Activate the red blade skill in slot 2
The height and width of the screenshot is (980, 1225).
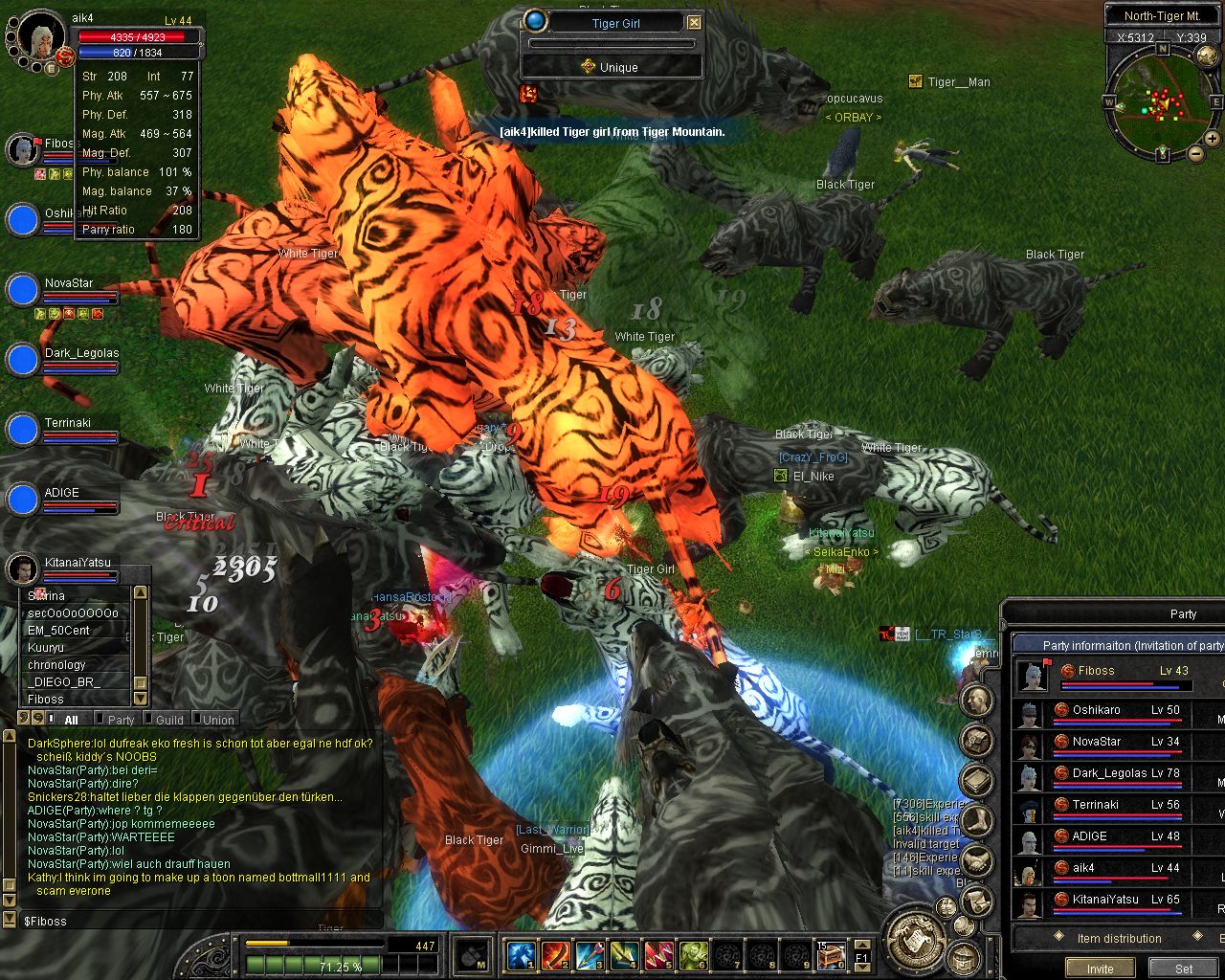556,954
